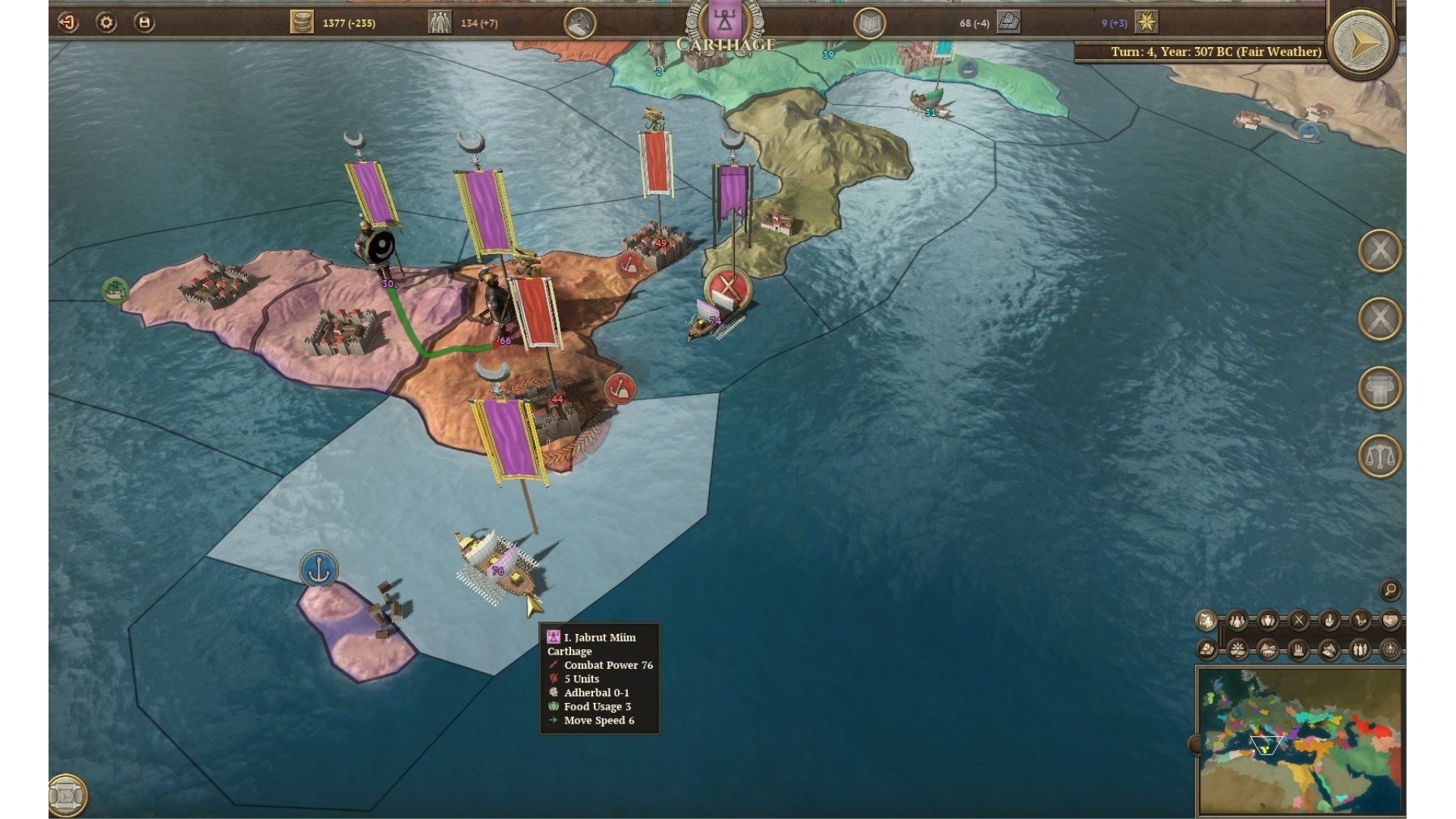Toggle the handshake diplomacy map filter
This screenshot has height=819, width=1456.
[1390, 620]
